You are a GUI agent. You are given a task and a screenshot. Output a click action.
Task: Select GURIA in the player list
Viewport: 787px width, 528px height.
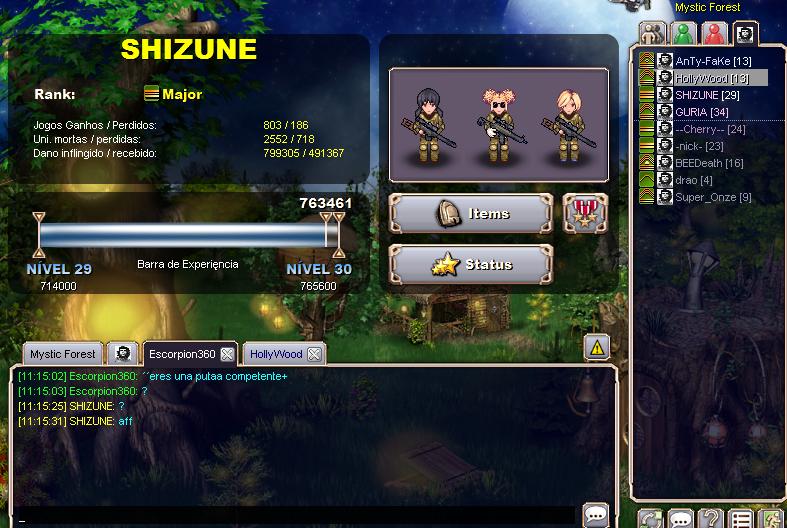[x=701, y=112]
